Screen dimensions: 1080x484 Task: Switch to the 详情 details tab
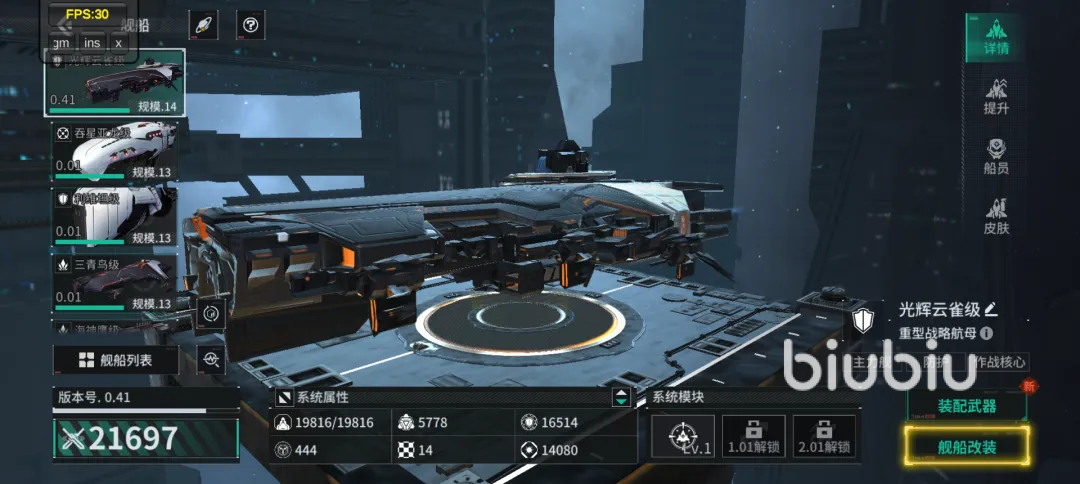point(995,37)
